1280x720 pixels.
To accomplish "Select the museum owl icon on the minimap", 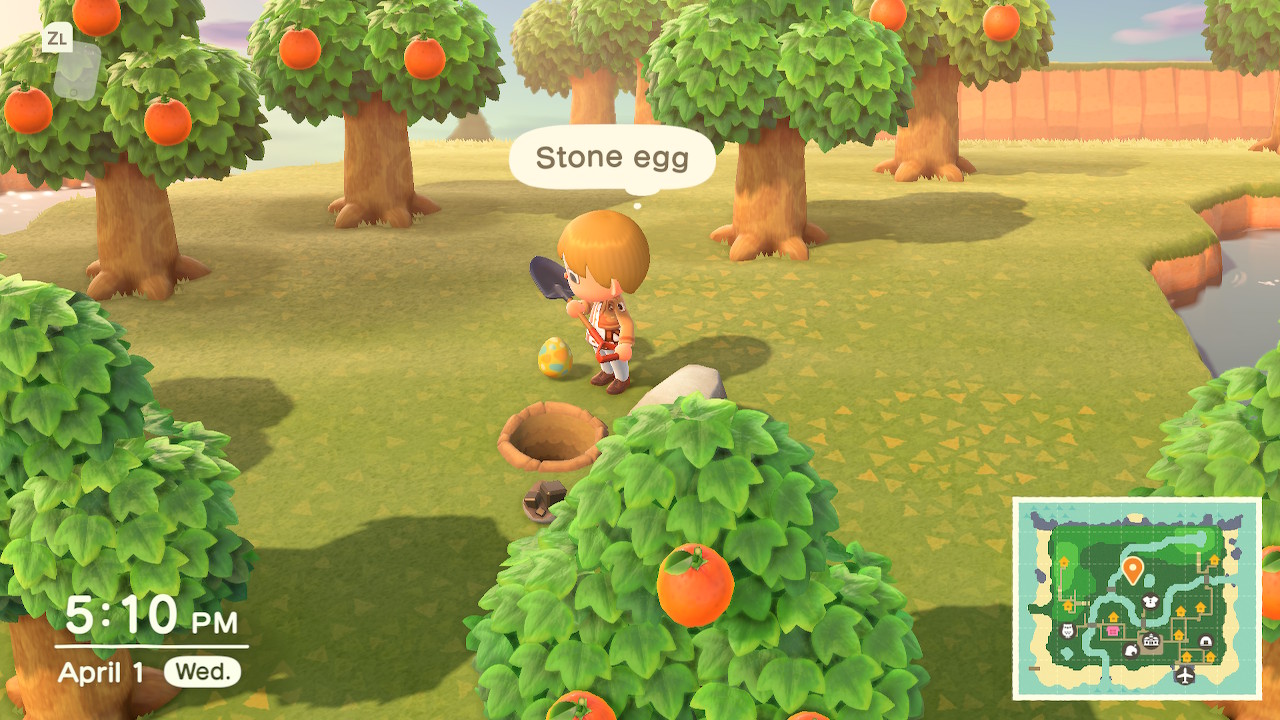I will point(1066,629).
